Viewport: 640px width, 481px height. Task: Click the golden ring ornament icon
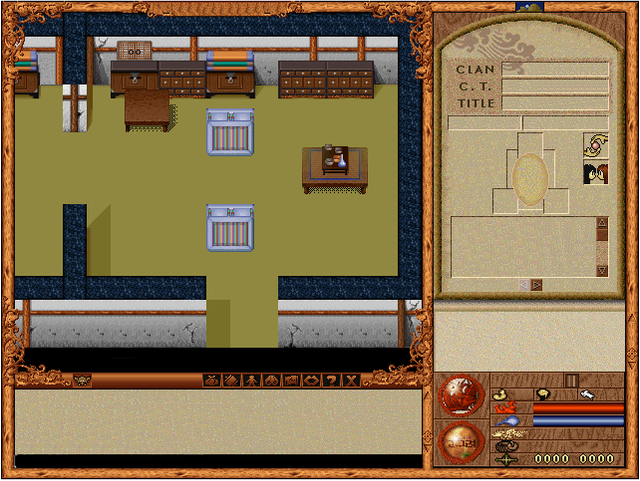pos(596,146)
